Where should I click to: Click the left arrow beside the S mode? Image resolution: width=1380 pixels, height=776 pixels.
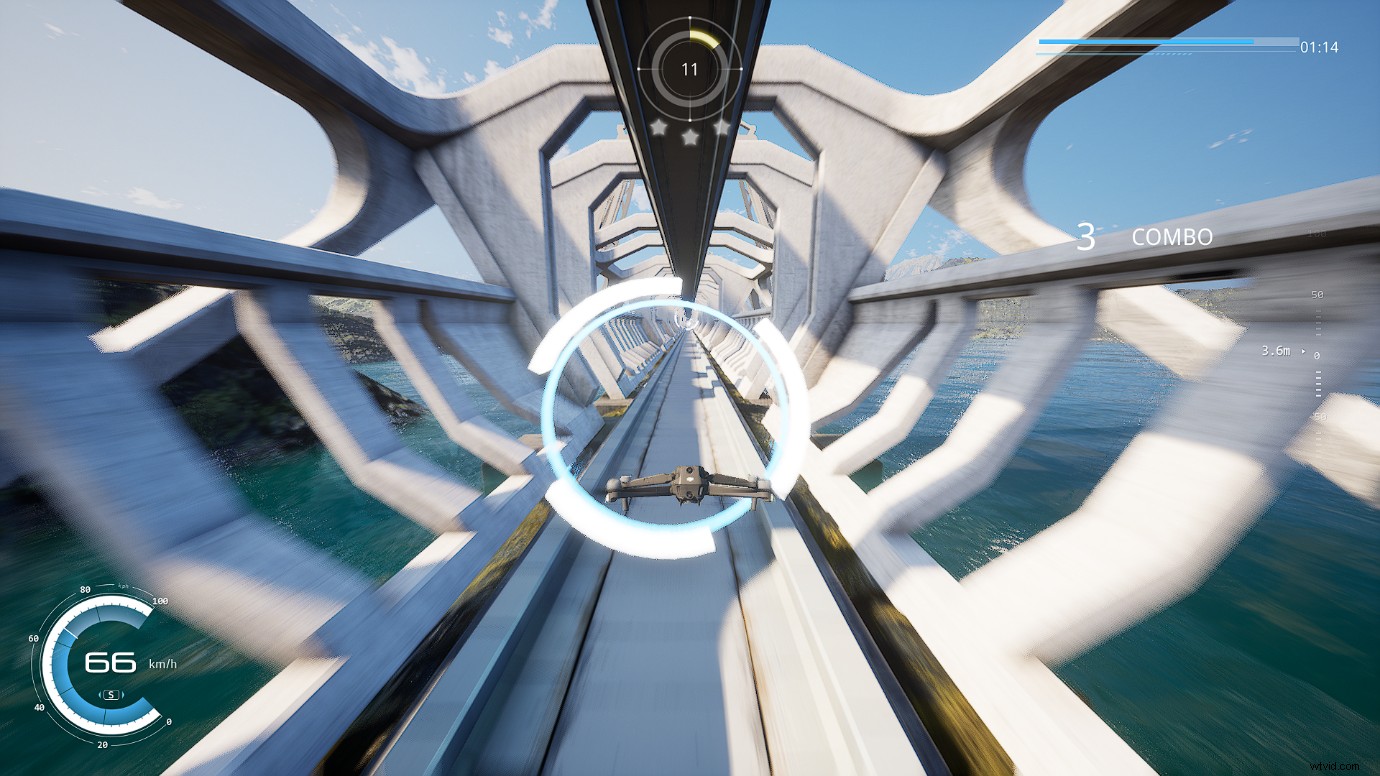tap(99, 694)
